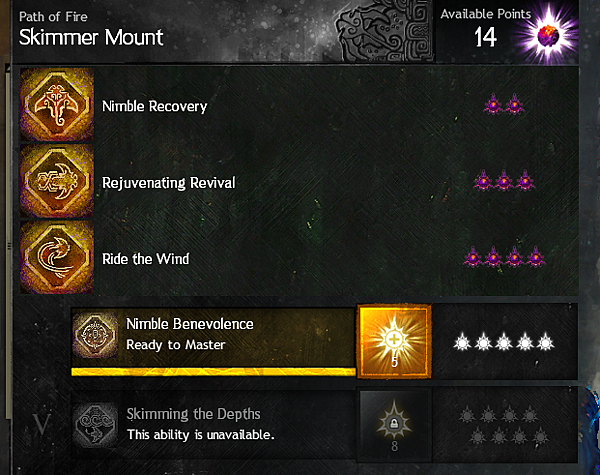Open the Ride the Wind mastery
600x475 pixels.
[x=58, y=259]
